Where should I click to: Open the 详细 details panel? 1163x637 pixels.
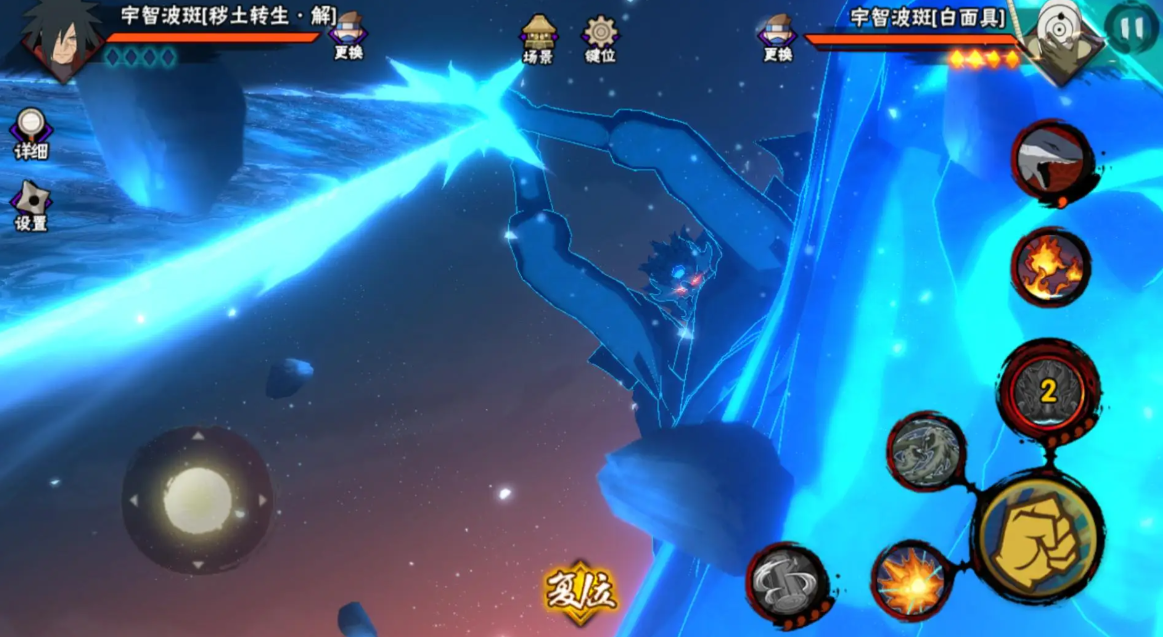pos(31,133)
